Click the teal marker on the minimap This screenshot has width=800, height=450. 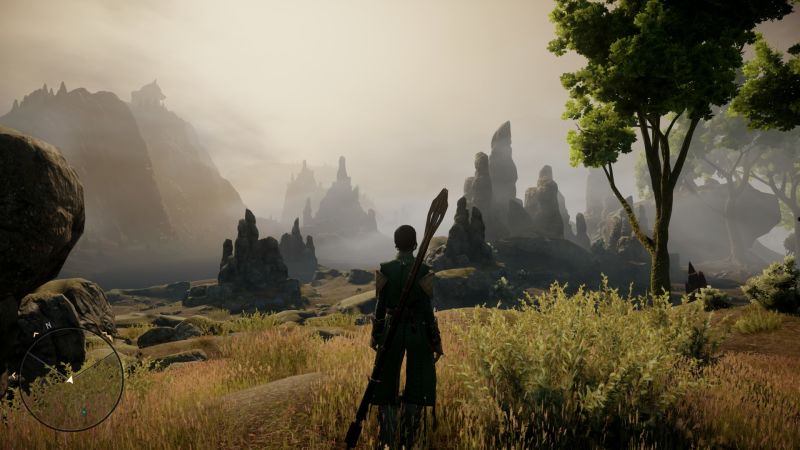pos(82,410)
